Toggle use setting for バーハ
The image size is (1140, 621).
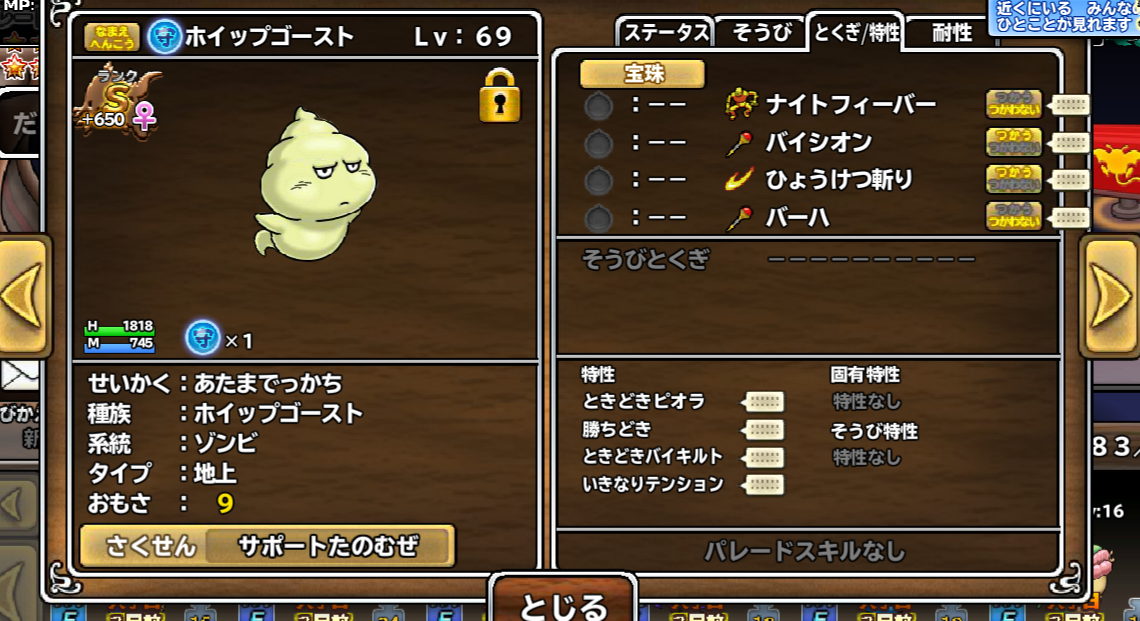(1013, 217)
